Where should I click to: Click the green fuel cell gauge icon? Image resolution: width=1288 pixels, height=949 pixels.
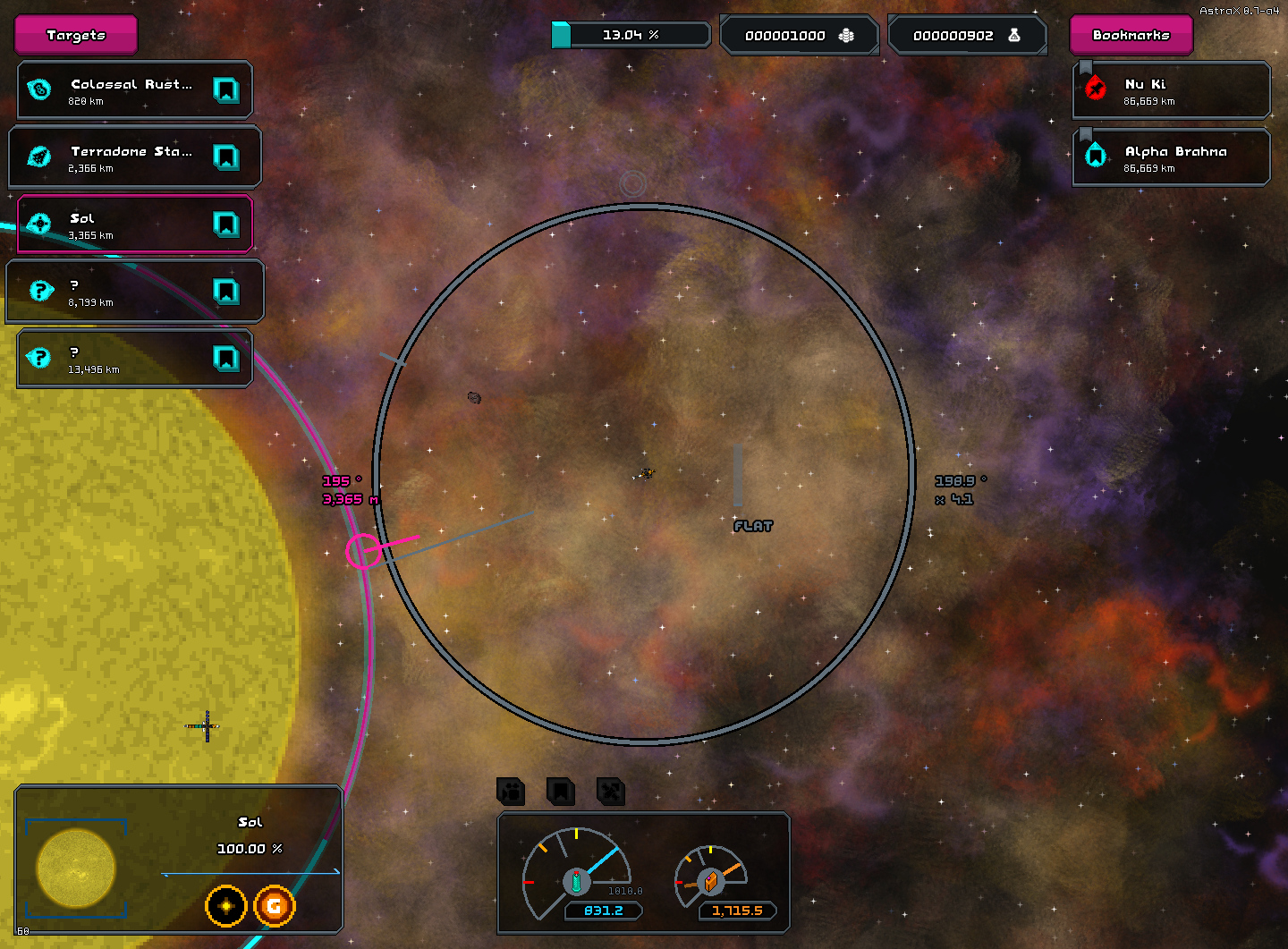(x=576, y=881)
